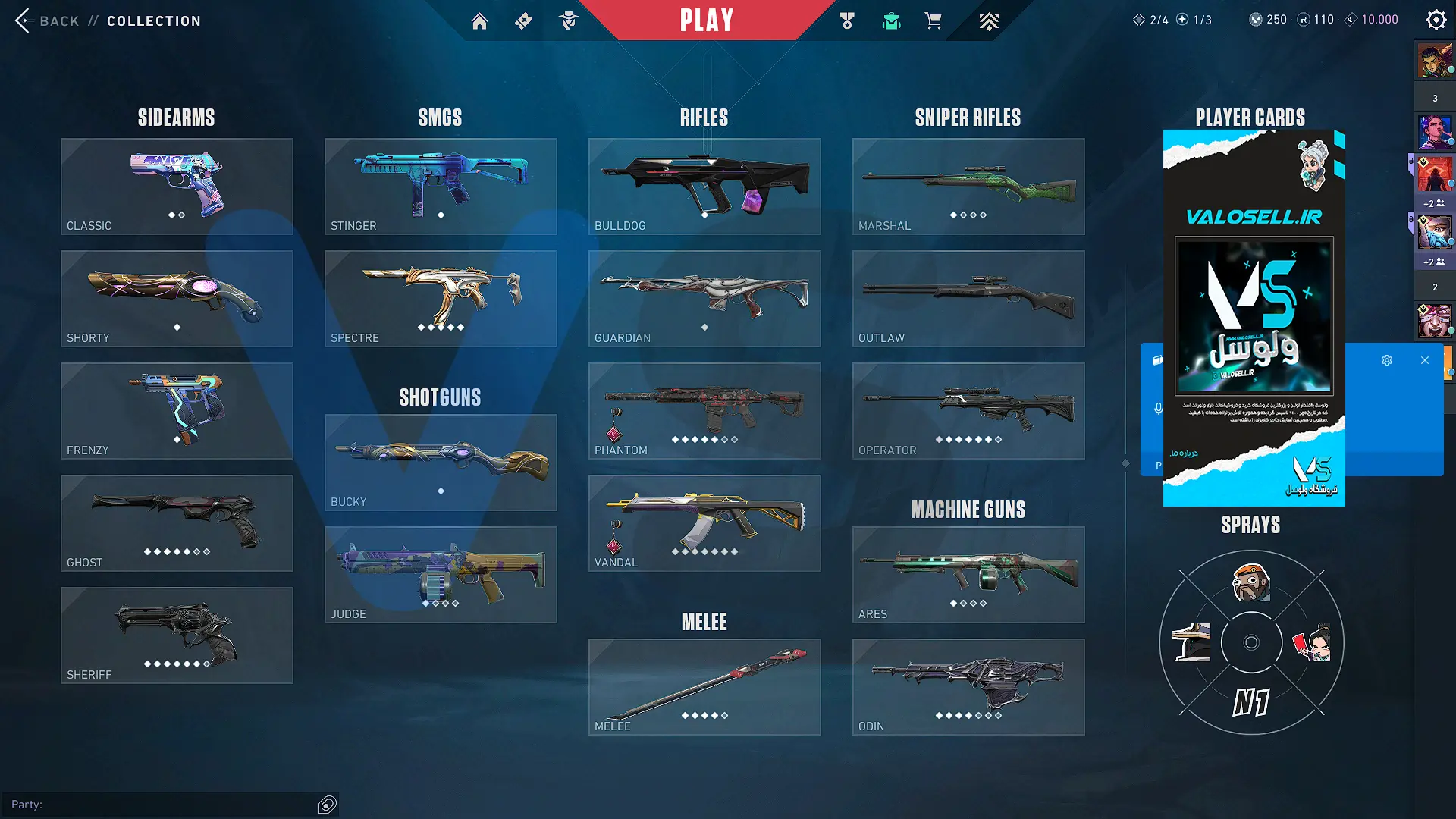Screen dimensions: 1456x819
Task: Select the Operator sniper rifle slot
Action: [x=968, y=410]
